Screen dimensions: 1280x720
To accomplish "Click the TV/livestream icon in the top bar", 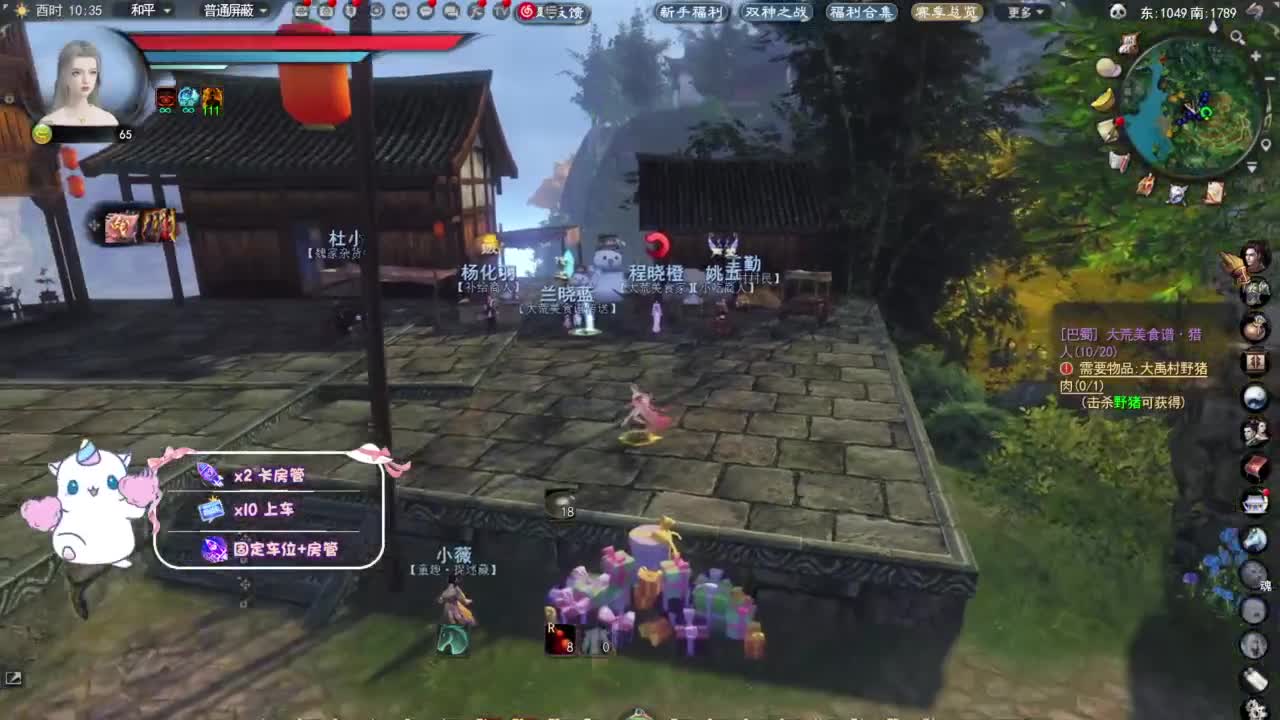I will point(498,12).
